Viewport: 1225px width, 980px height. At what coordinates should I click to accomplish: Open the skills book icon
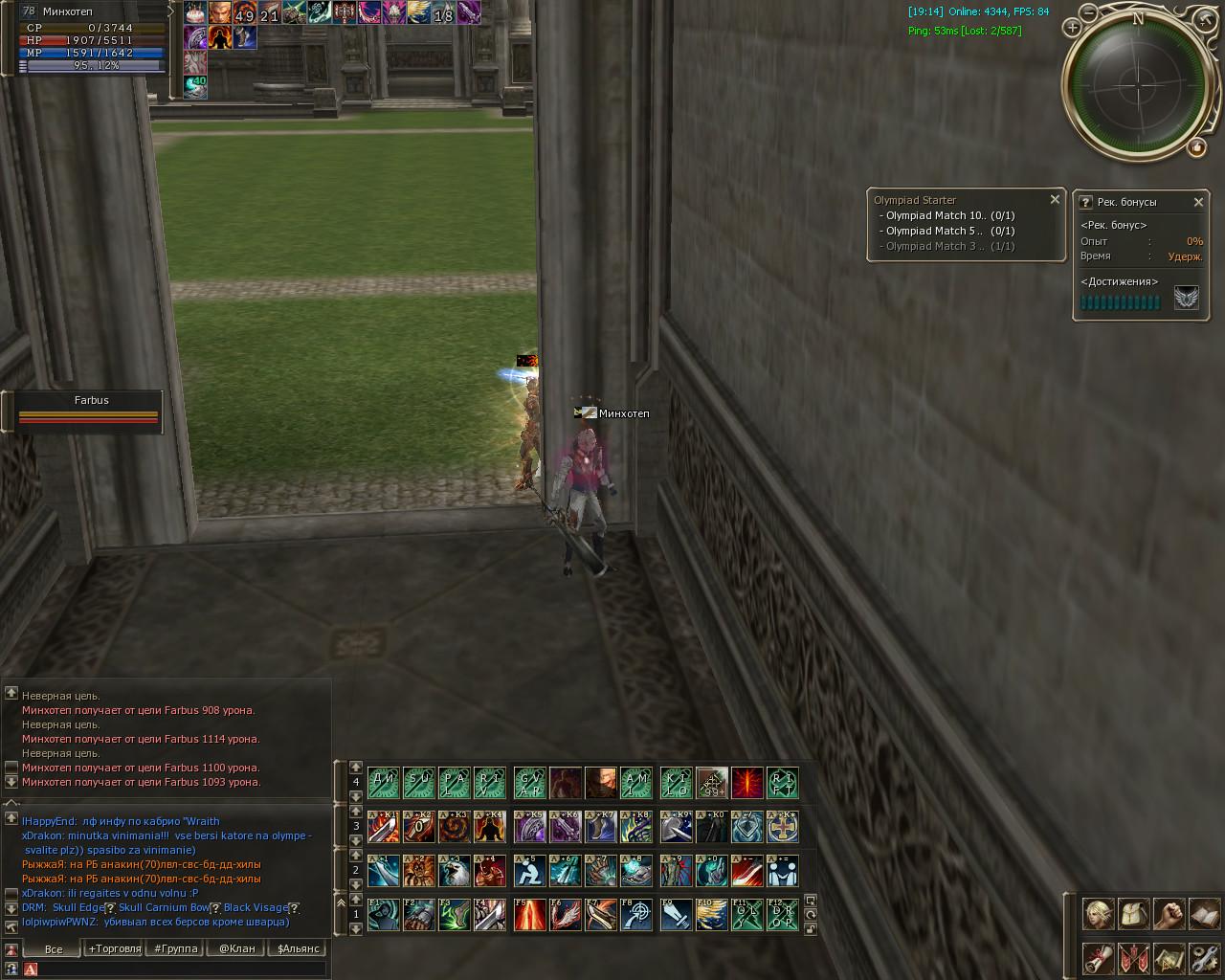[x=1204, y=914]
